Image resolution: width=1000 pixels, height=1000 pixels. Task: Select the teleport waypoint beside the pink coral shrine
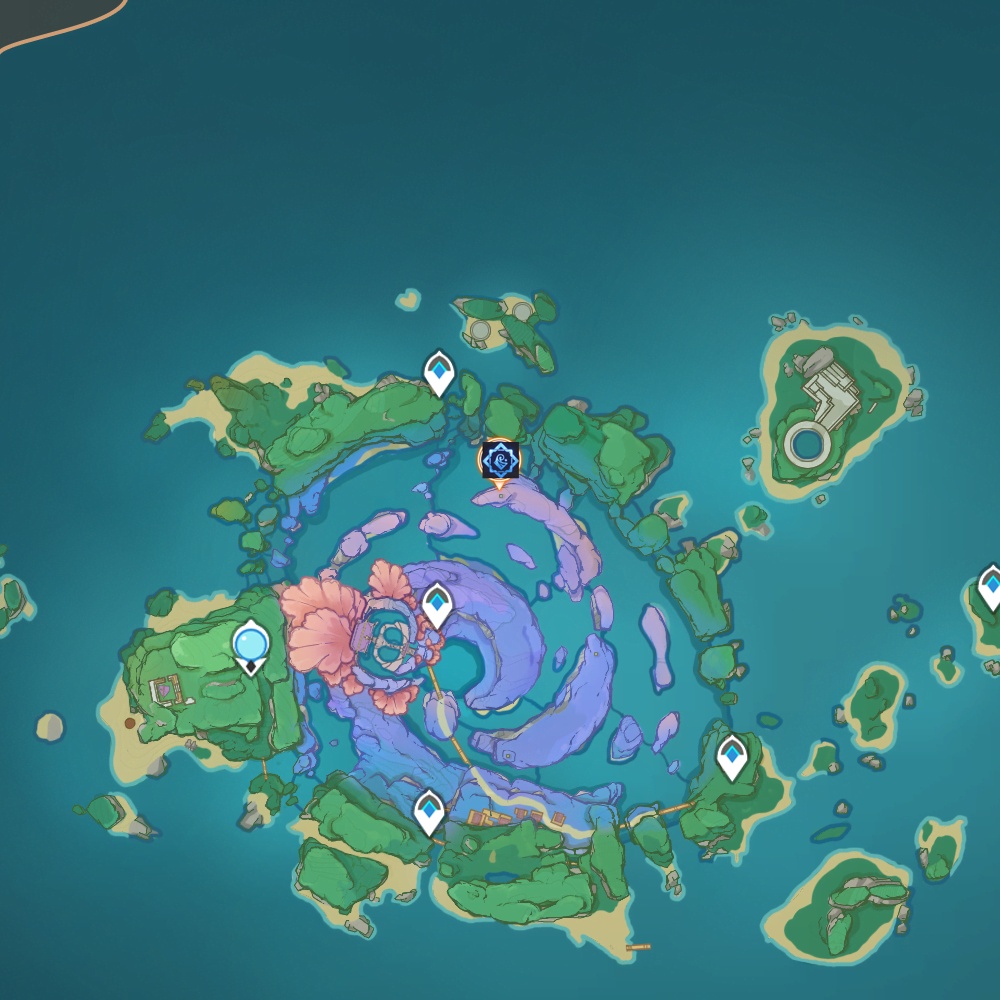point(437,606)
